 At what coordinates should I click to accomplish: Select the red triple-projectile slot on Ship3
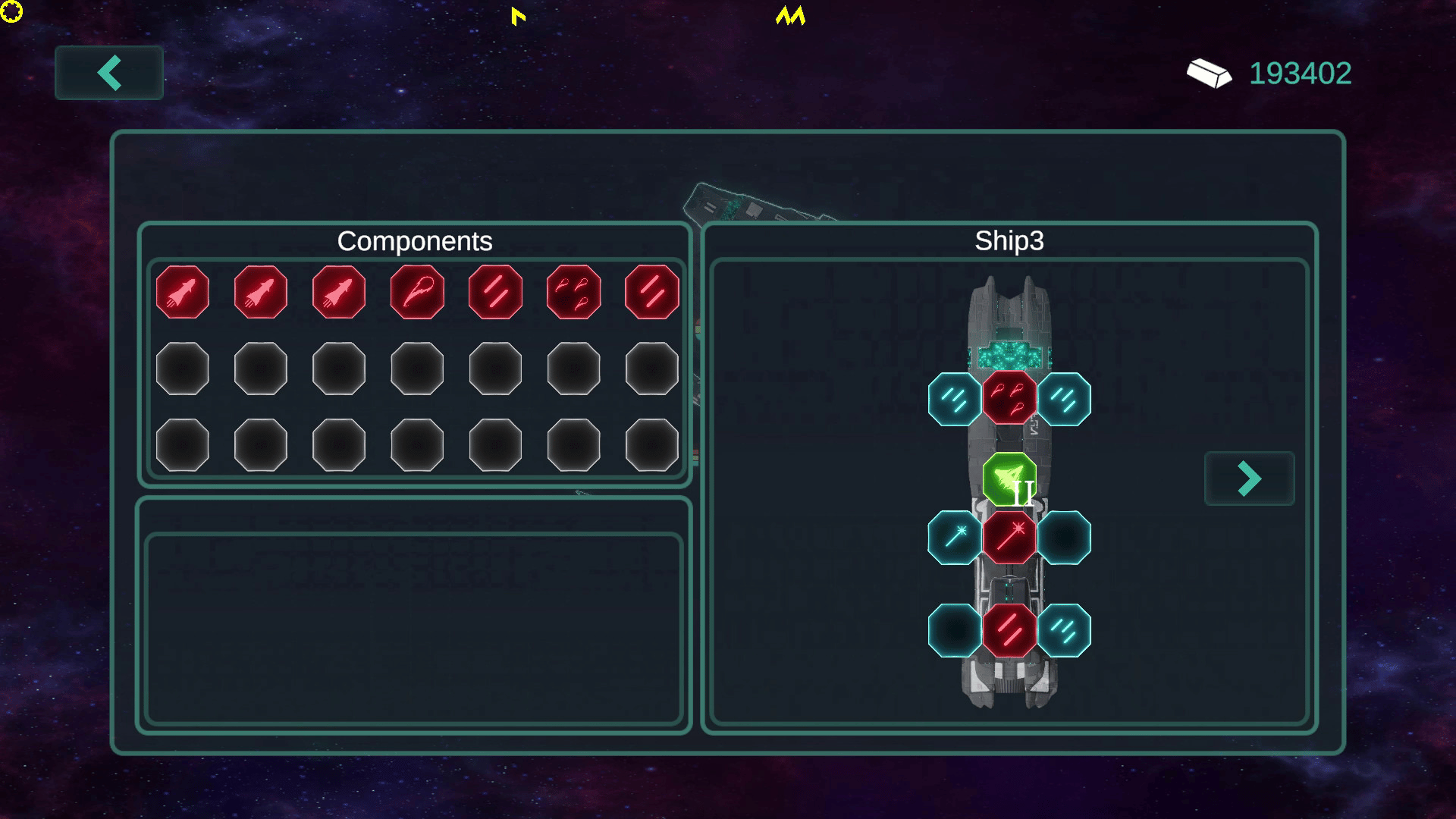tap(1009, 399)
